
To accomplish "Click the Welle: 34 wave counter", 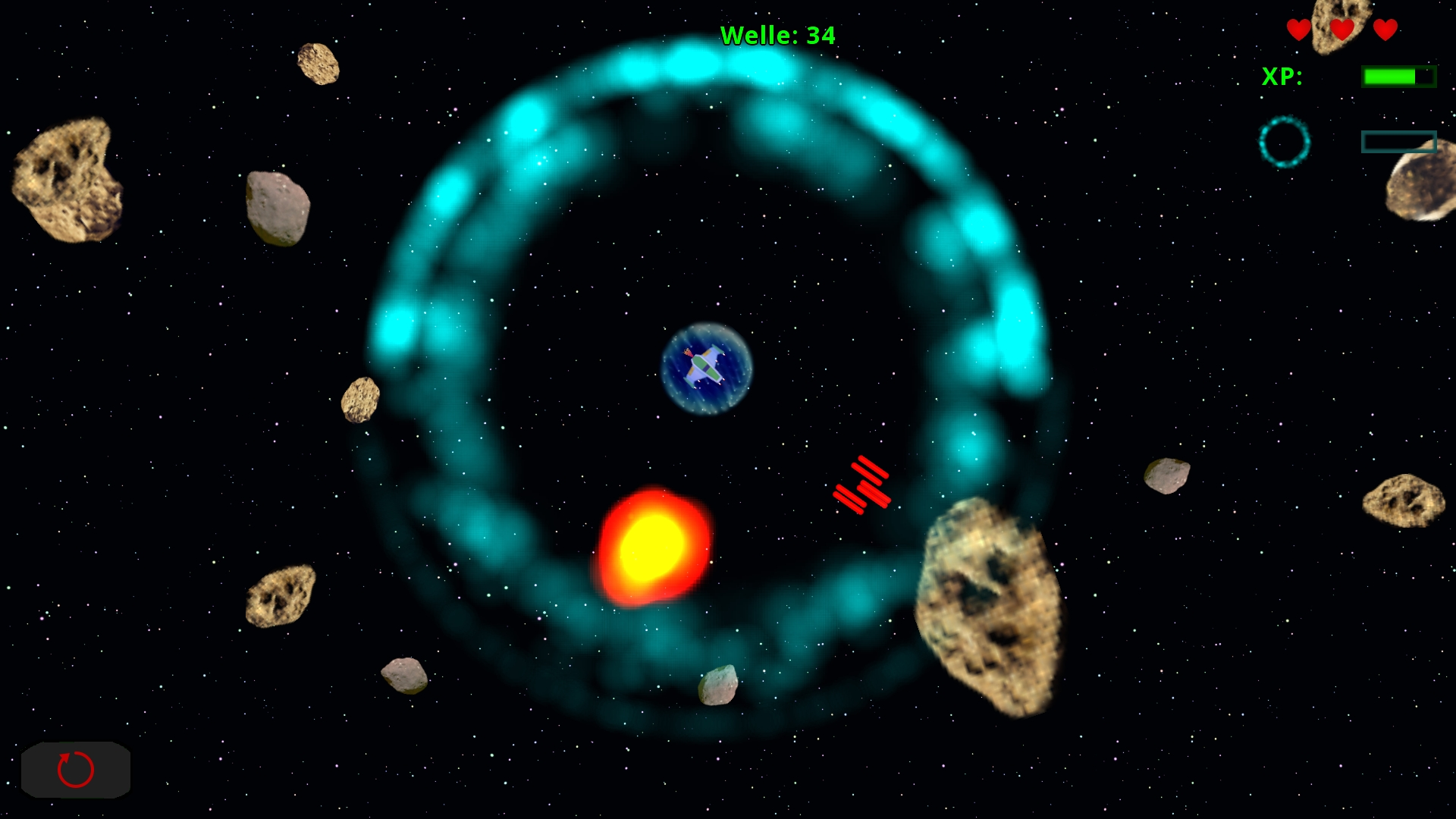I will (x=777, y=34).
